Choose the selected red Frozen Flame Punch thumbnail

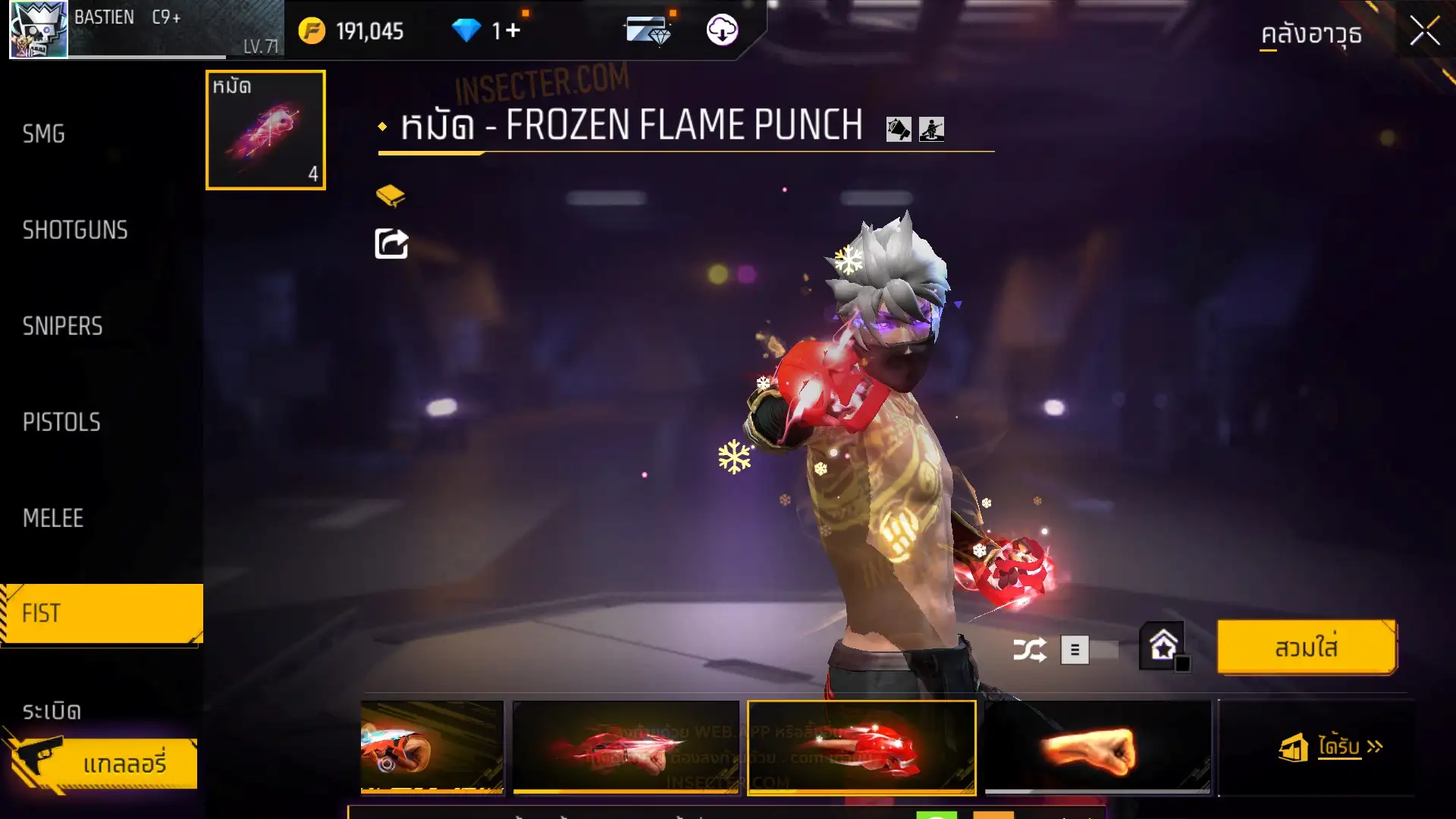tap(861, 748)
